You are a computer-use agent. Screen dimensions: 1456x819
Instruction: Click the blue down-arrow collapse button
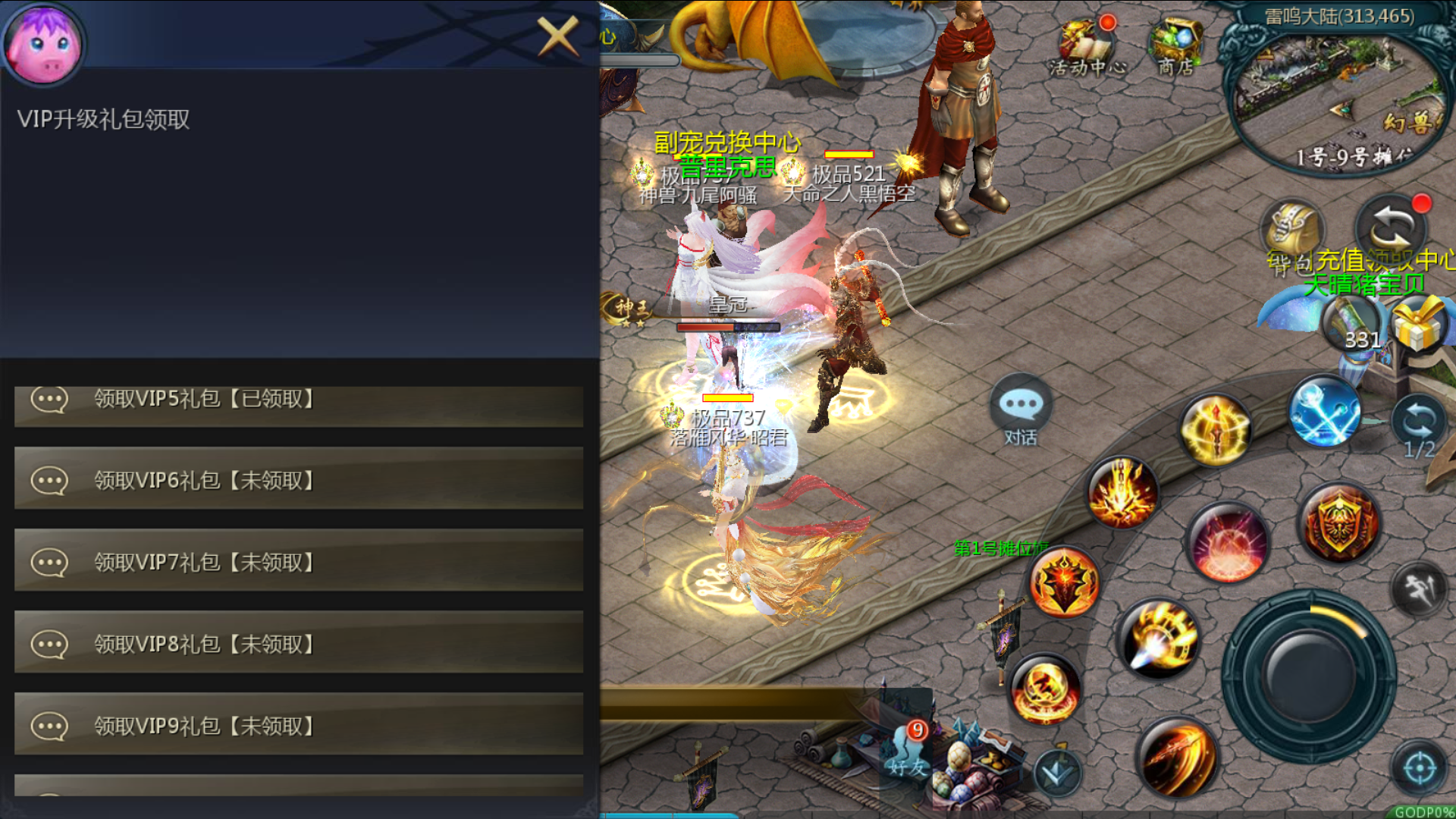pyautogui.click(x=1057, y=773)
